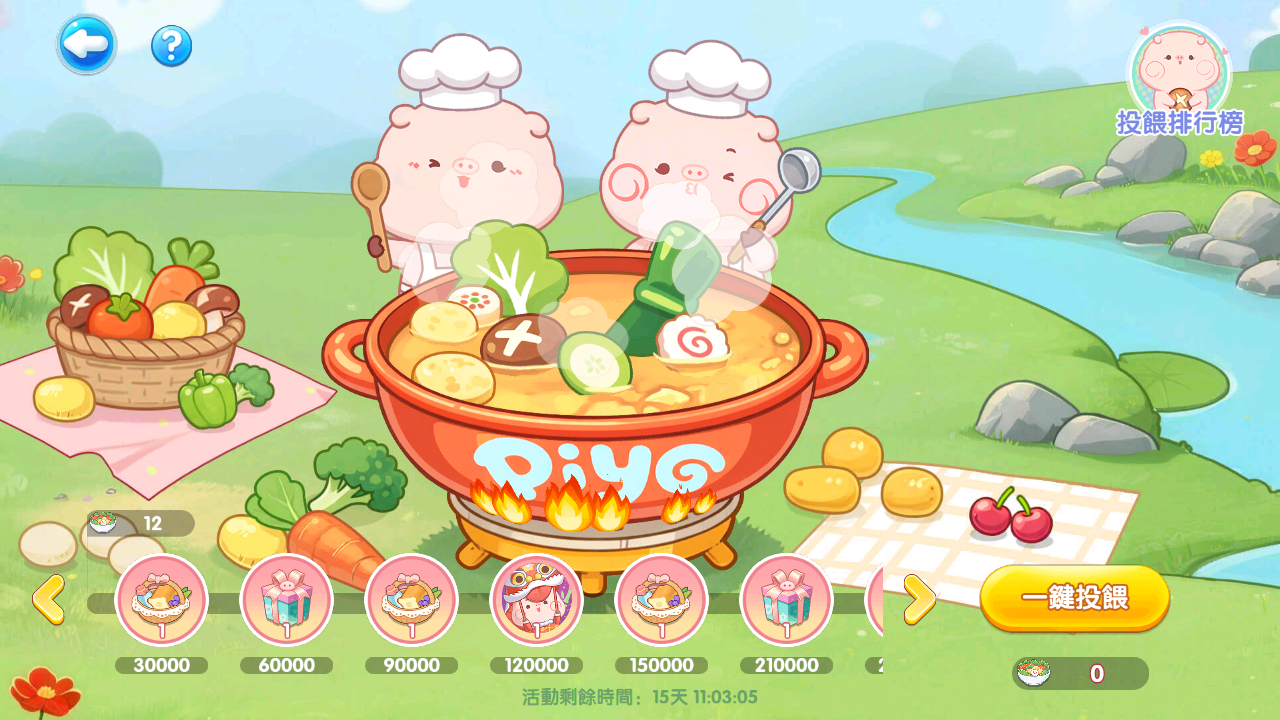Select the 210000 gift box reward
The height and width of the screenshot is (720, 1280).
(x=786, y=600)
